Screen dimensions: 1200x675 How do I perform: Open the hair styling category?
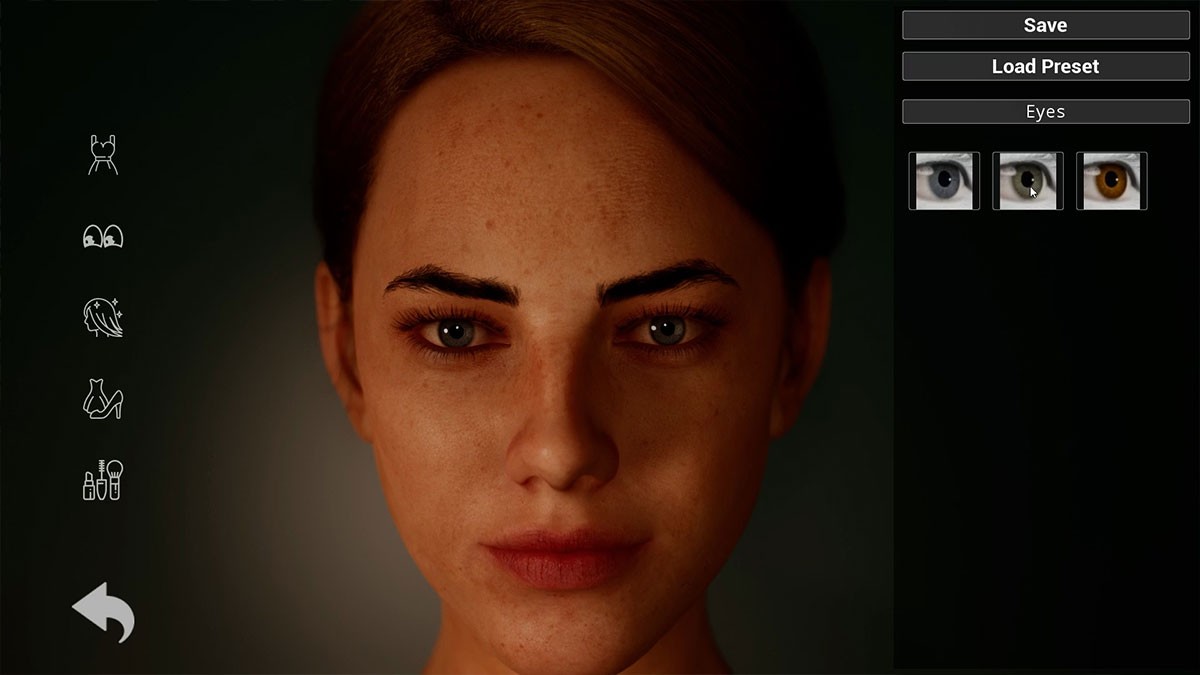pyautogui.click(x=103, y=318)
